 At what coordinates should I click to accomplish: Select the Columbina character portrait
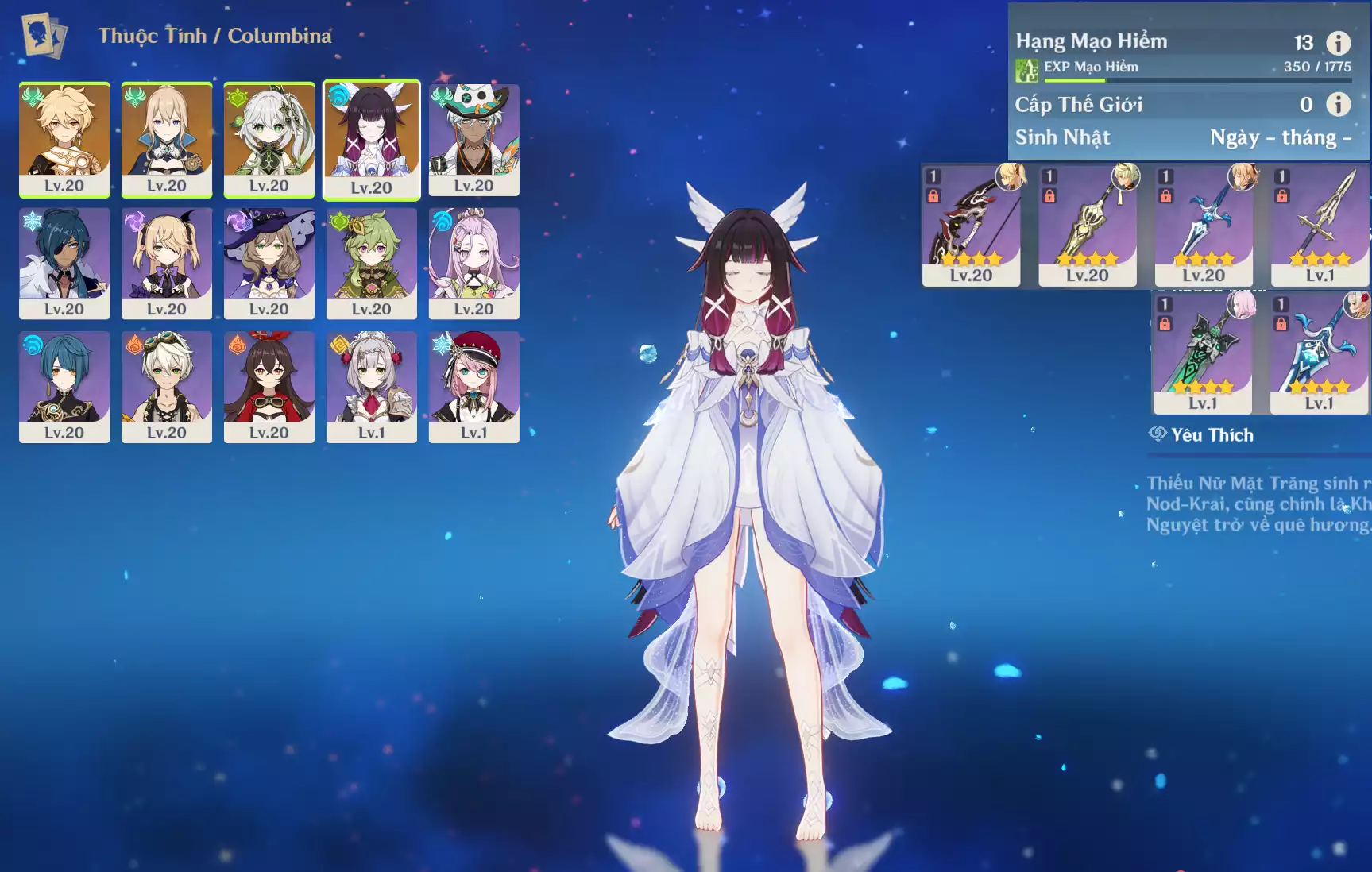coord(372,139)
